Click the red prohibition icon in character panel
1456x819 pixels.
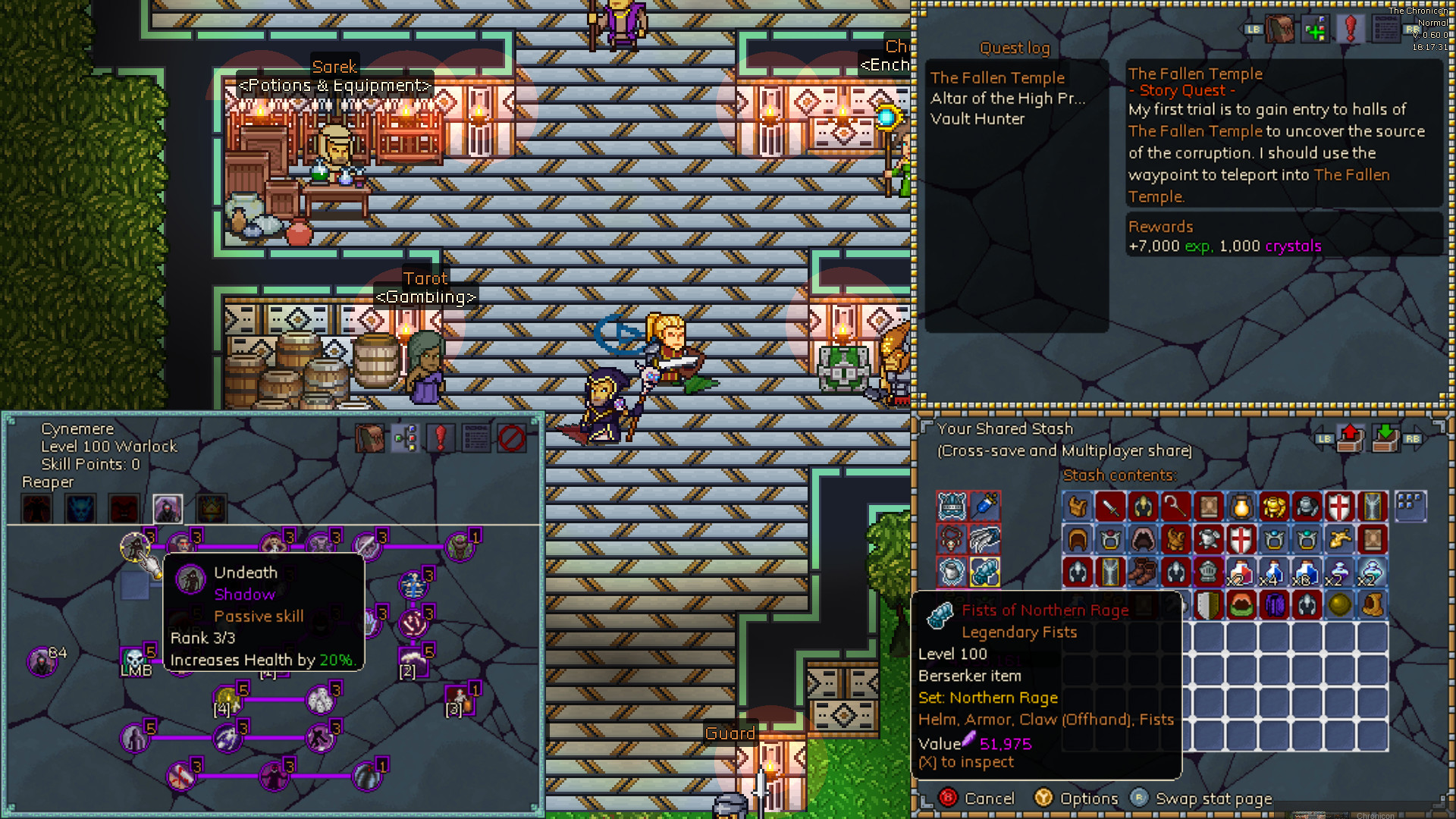tap(511, 438)
